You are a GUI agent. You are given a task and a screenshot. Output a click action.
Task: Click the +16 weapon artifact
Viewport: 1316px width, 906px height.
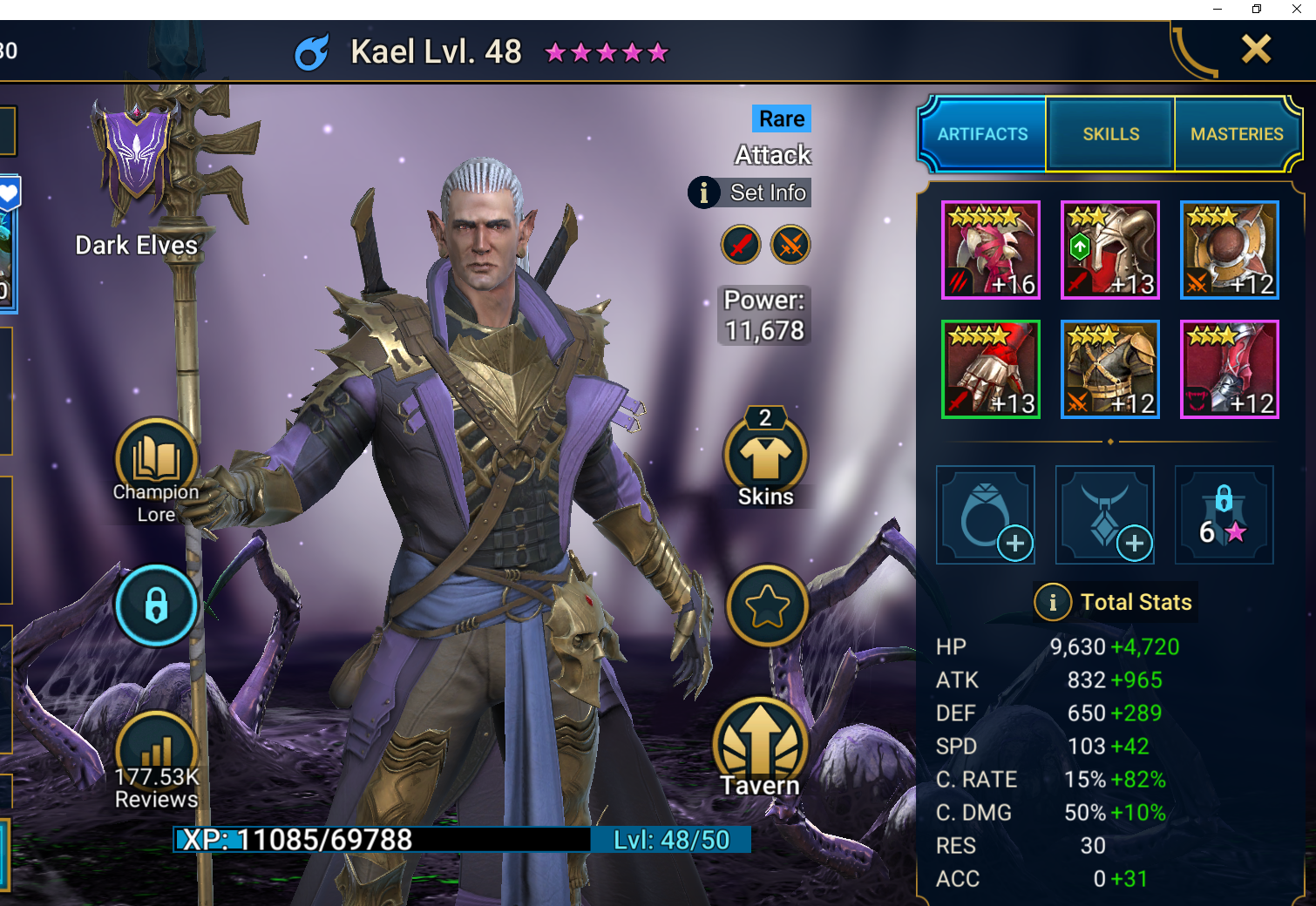(991, 250)
